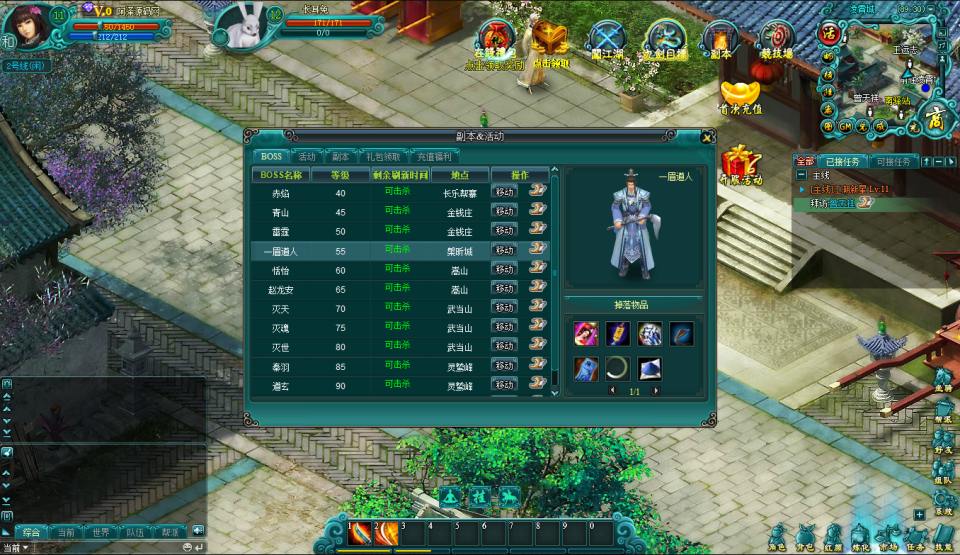The height and width of the screenshot is (555, 960).
Task: Choose the 队伍 chat channel tab
Action: coord(134,533)
